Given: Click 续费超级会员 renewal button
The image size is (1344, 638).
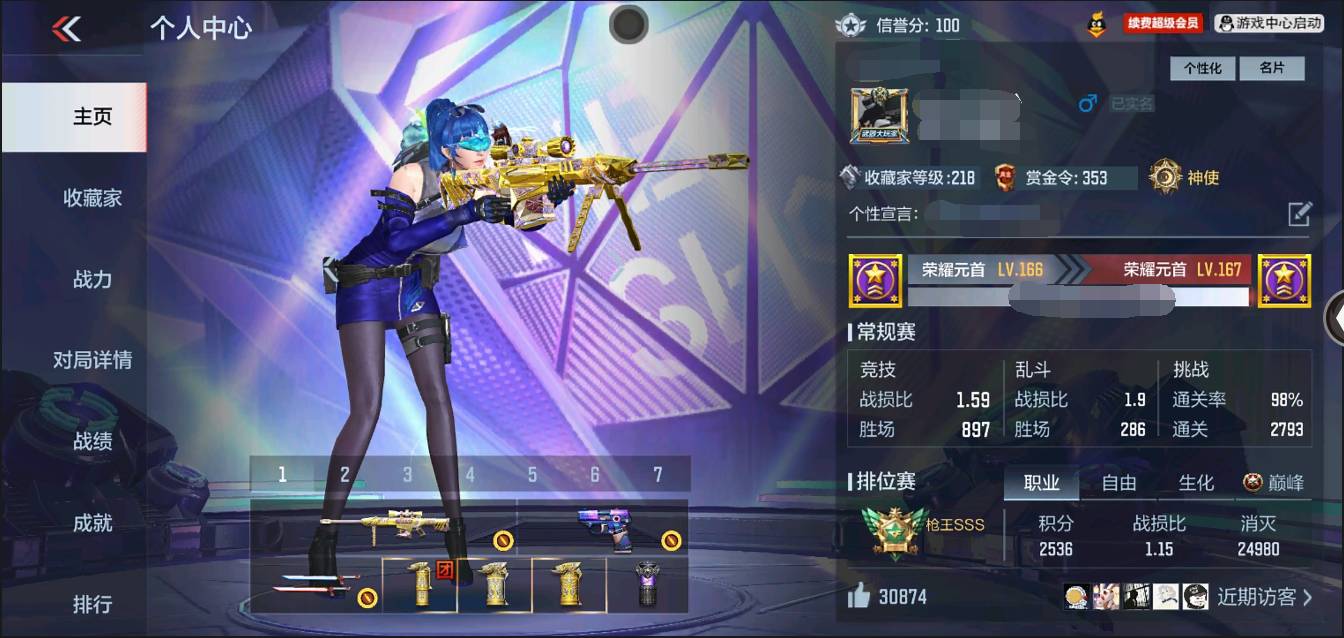Looking at the screenshot, I should tap(1162, 22).
